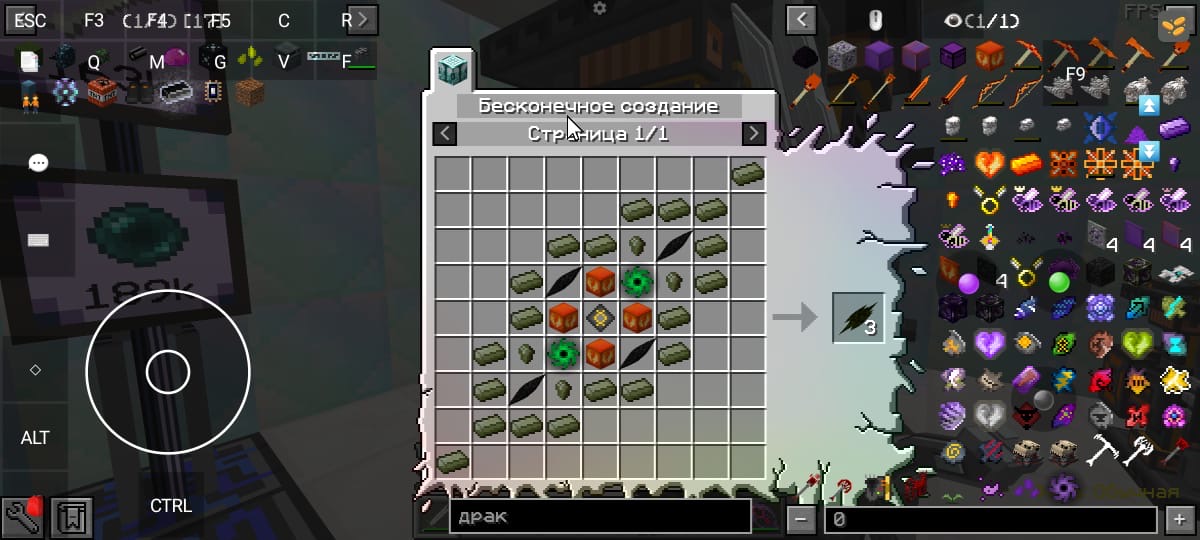Open the chat bubble overlay button
1200x540 pixels.
pos(38,163)
